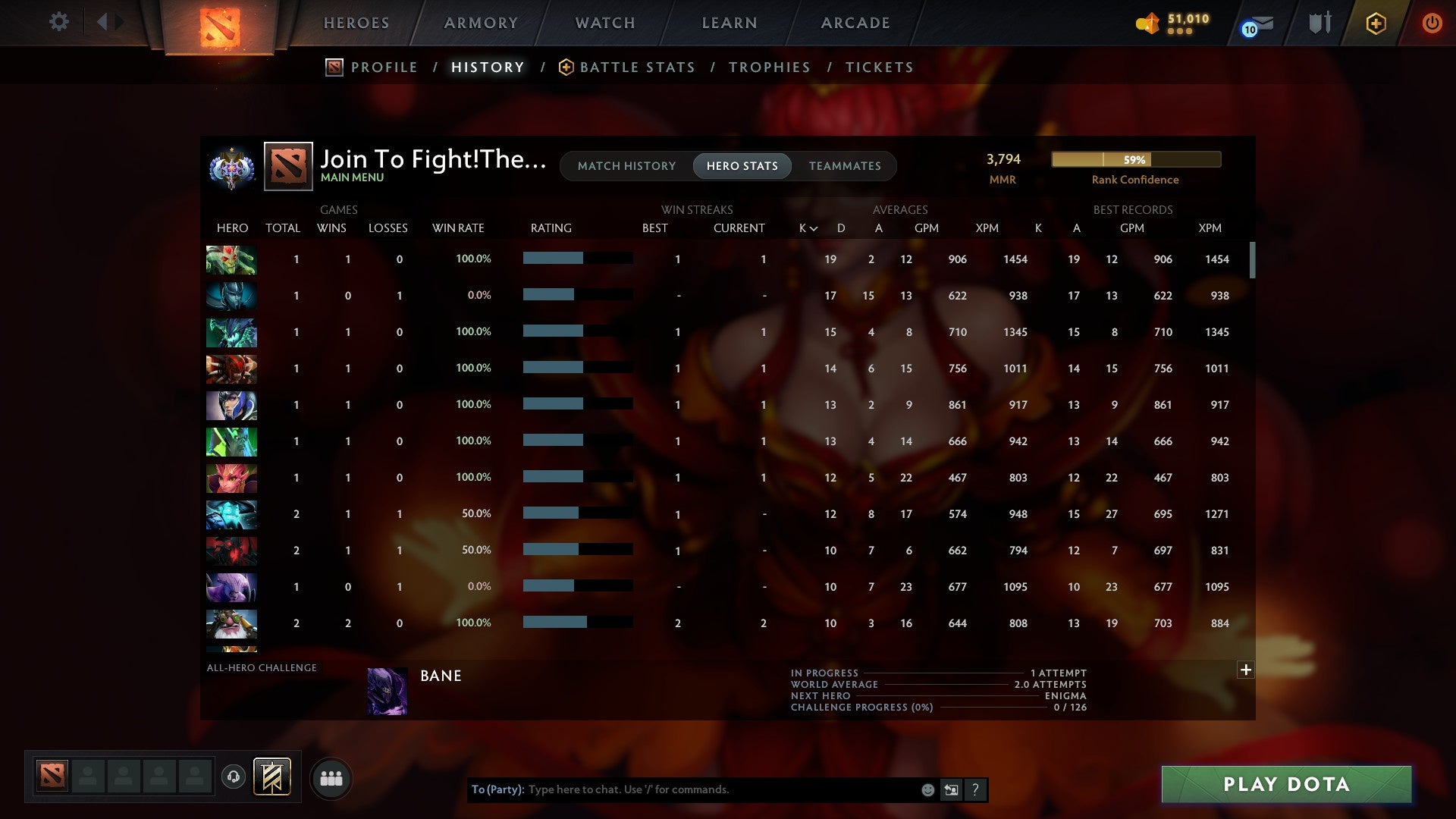1456x819 pixels.
Task: Switch to the Match History tab
Action: (x=626, y=165)
